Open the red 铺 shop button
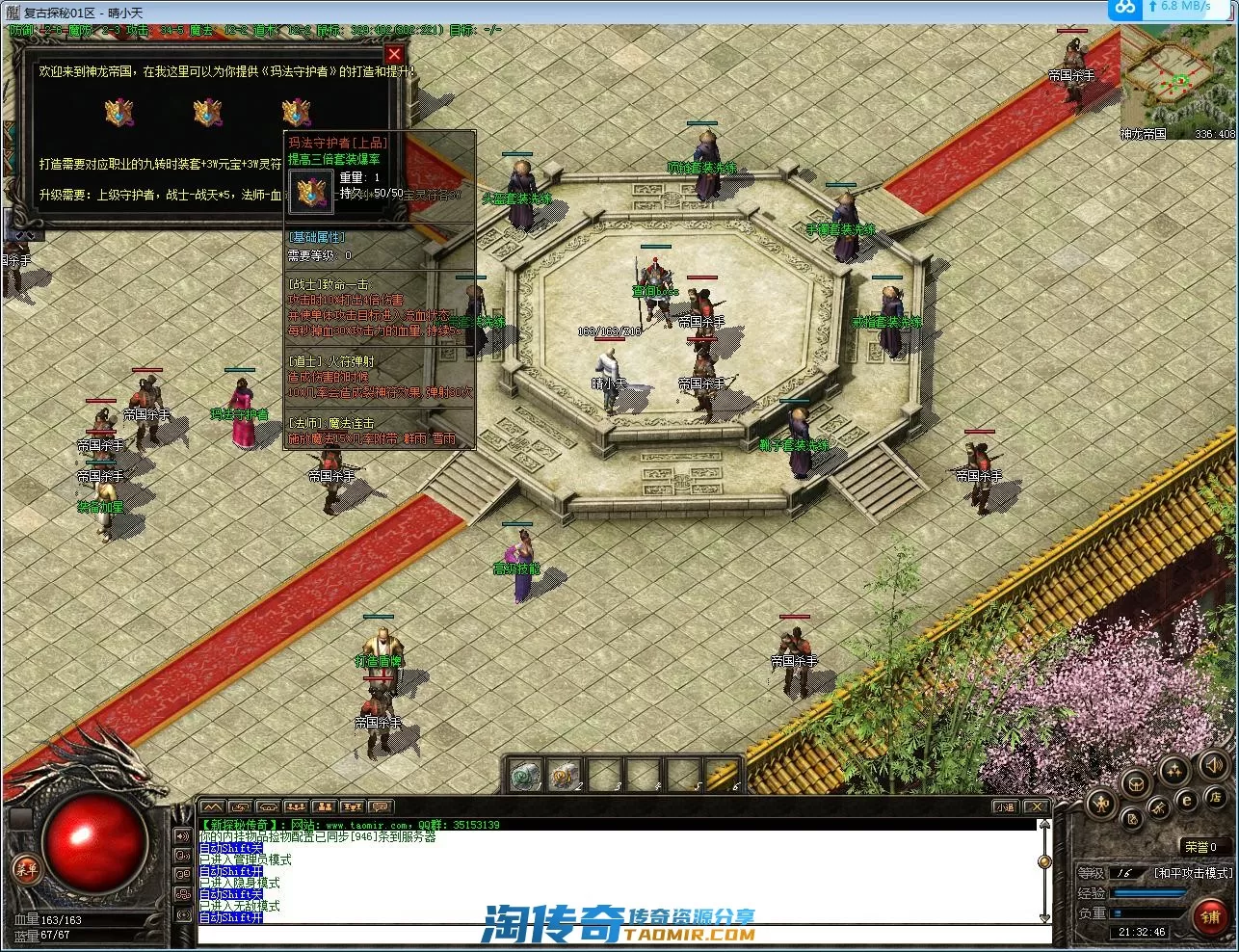 [1210, 915]
